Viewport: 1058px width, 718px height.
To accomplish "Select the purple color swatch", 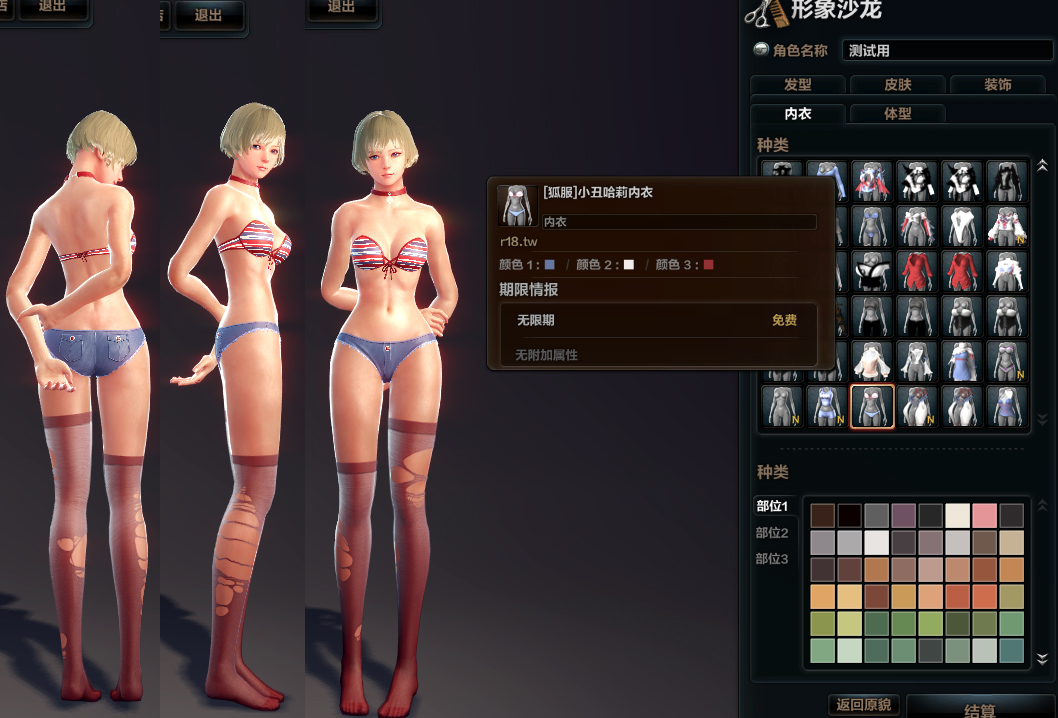I will 904,516.
